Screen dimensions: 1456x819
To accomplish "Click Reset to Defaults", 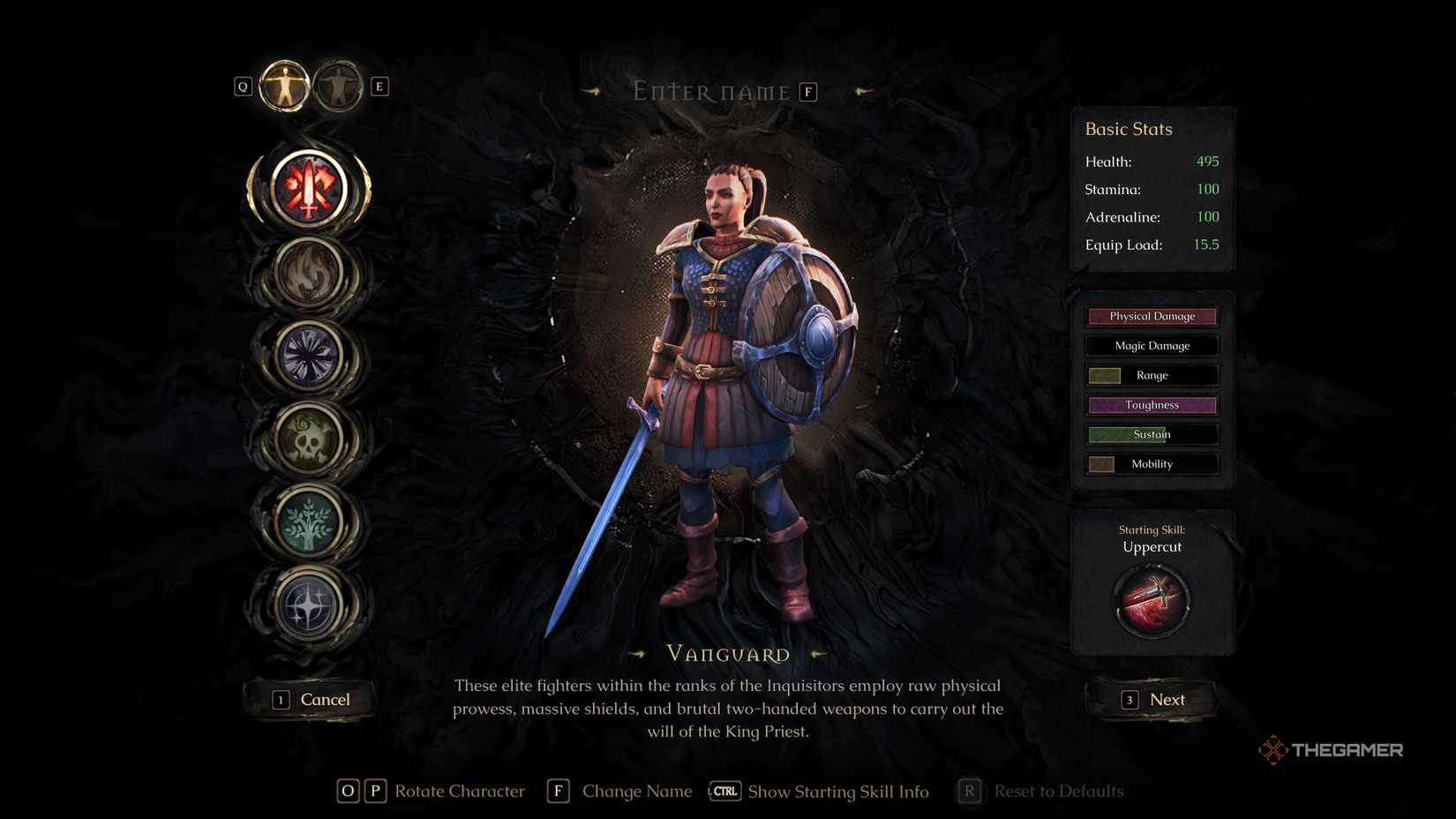I will point(1058,791).
